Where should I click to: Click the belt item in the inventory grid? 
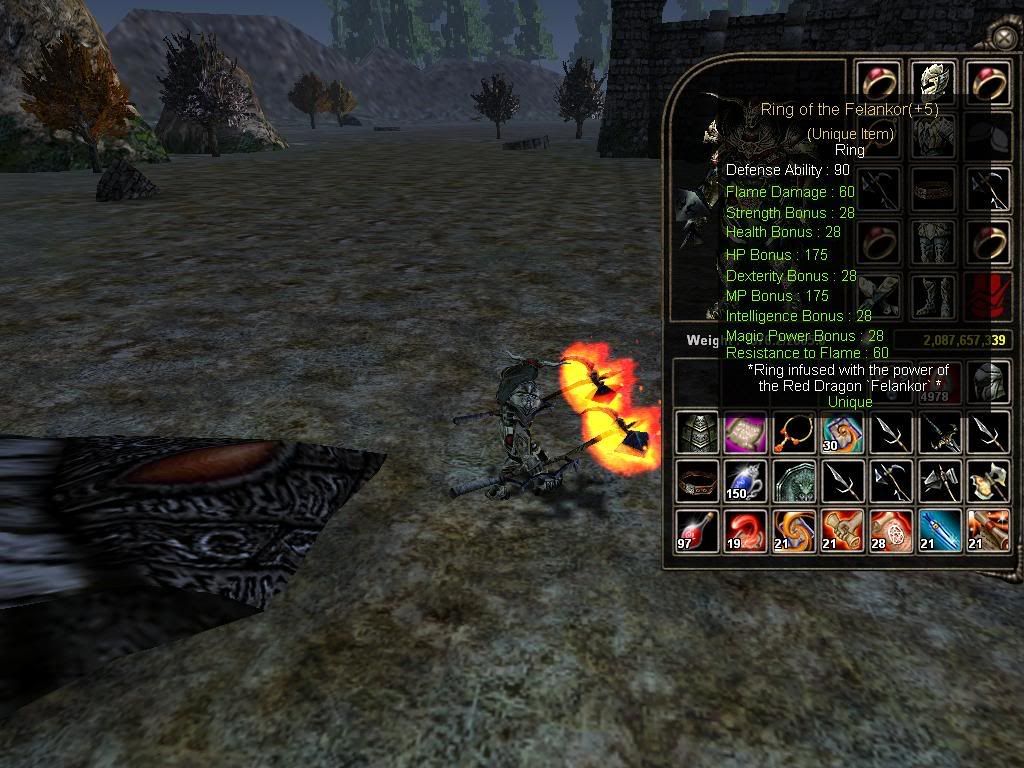click(697, 481)
